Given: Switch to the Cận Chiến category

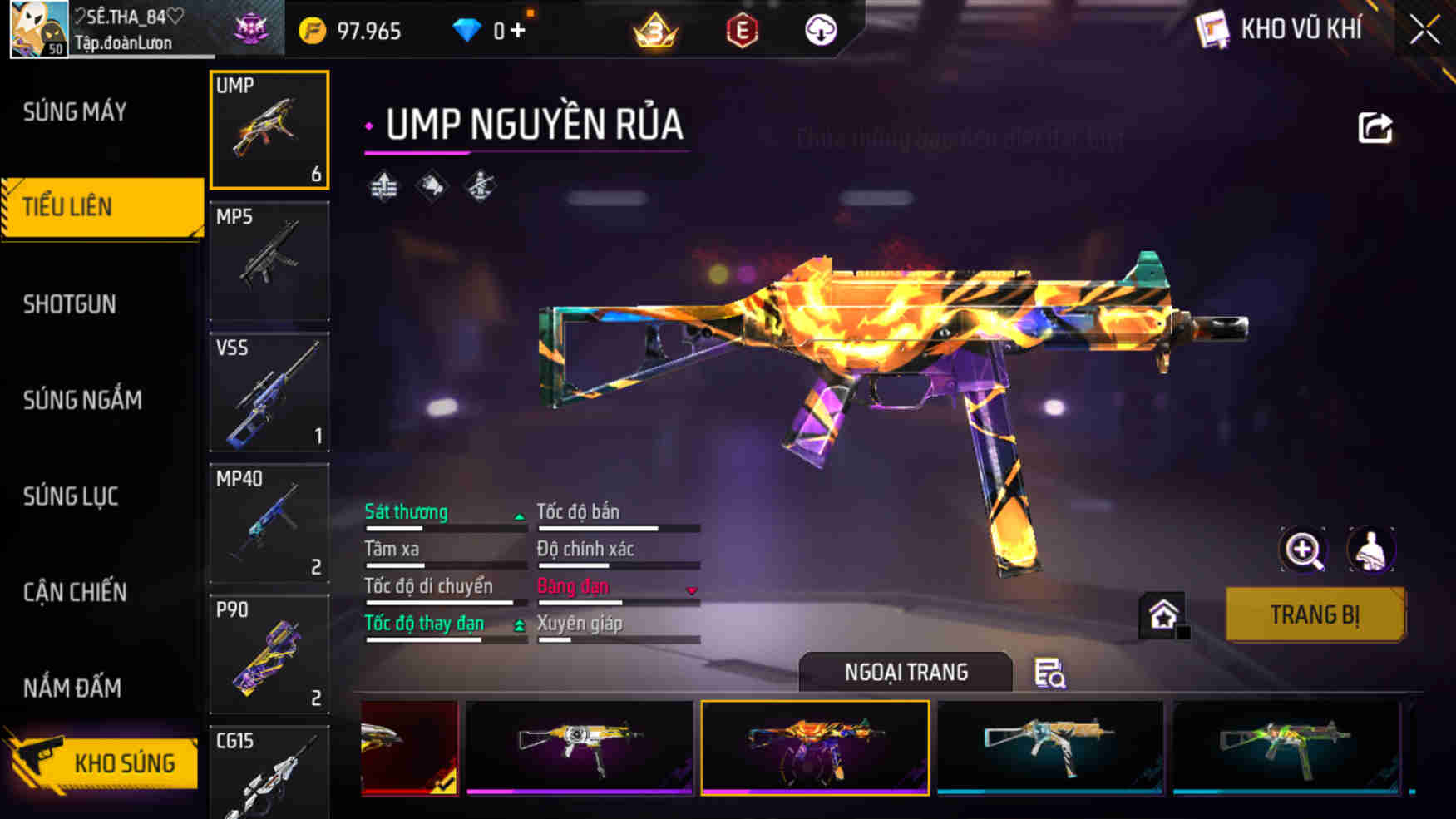Looking at the screenshot, I should coord(75,592).
